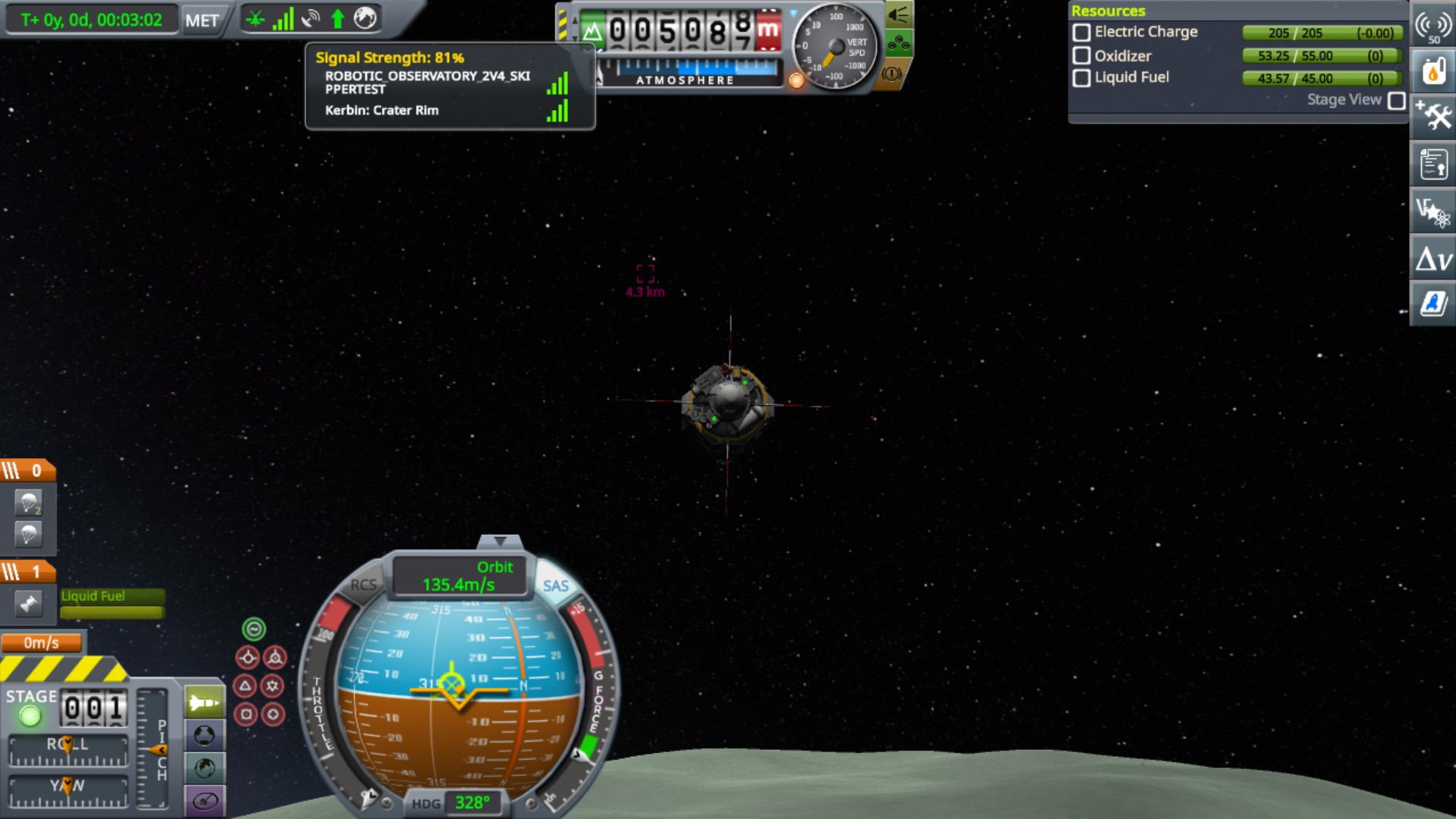Image resolution: width=1456 pixels, height=819 pixels.
Task: Toggle SAS on the navball
Action: (x=555, y=585)
